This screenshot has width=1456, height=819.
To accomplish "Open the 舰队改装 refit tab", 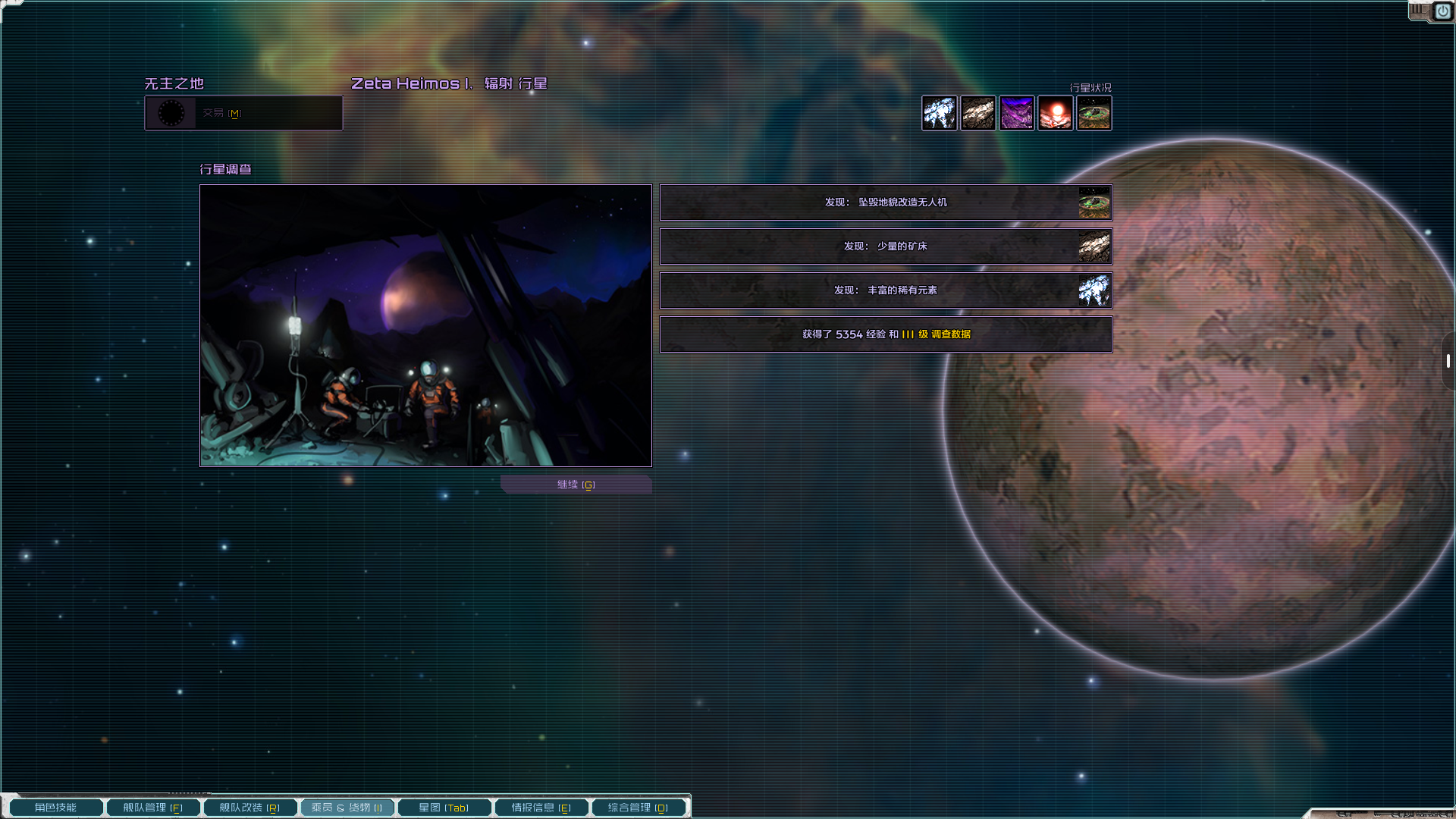I will click(249, 808).
